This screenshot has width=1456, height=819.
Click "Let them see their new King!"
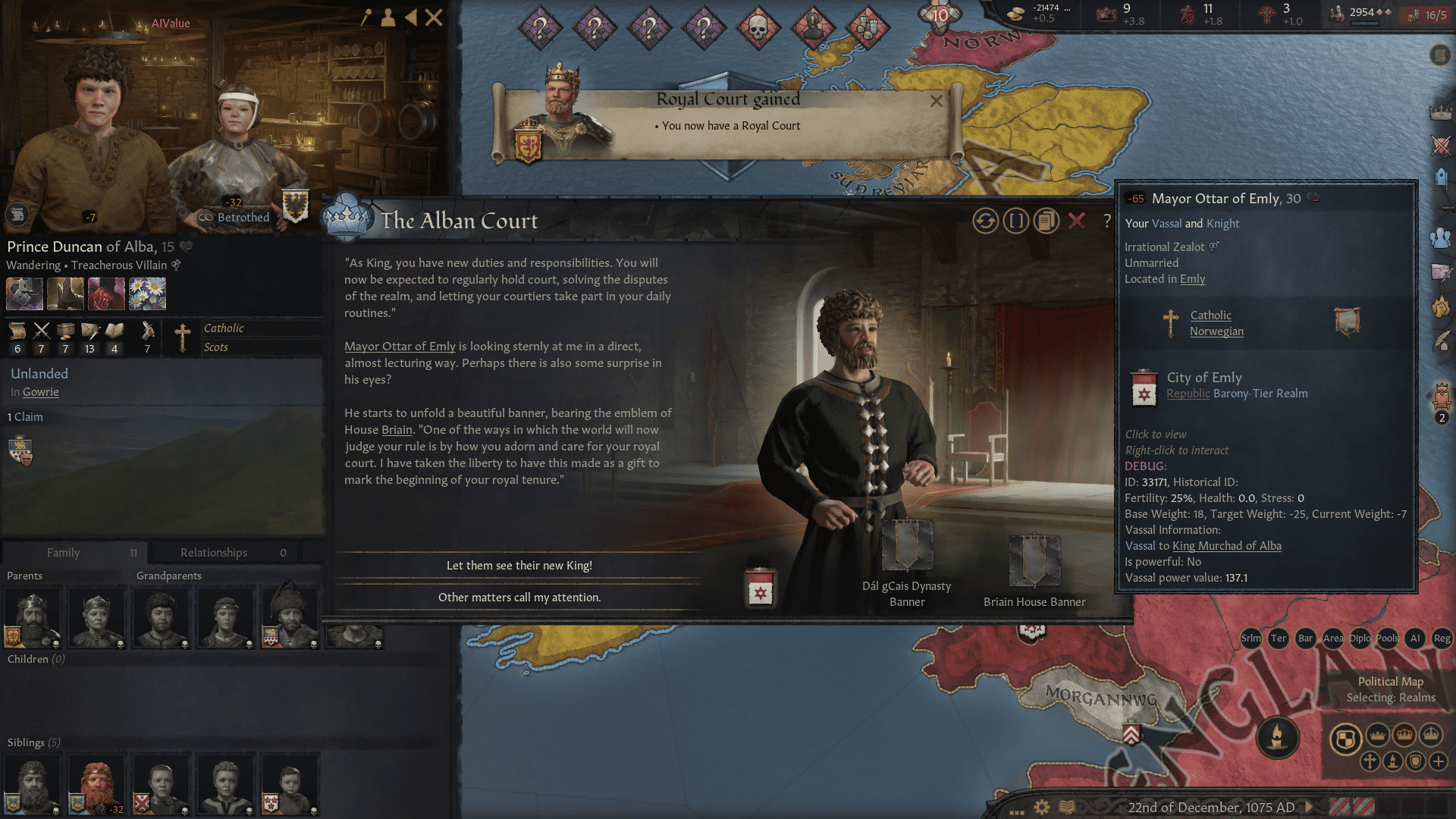pyautogui.click(x=519, y=565)
